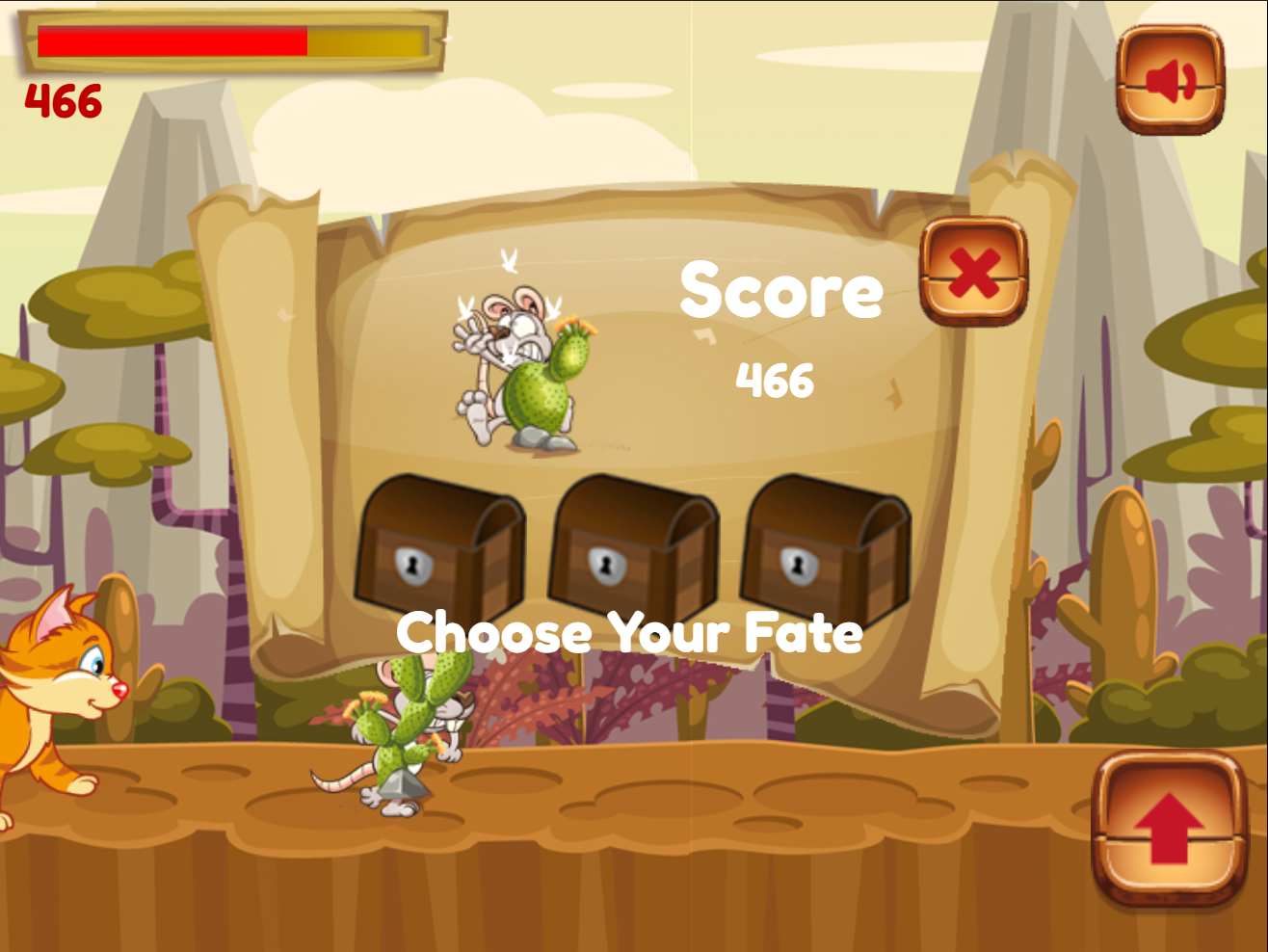1268x952 pixels.
Task: Select the Choose Your Fate text
Action: (631, 634)
